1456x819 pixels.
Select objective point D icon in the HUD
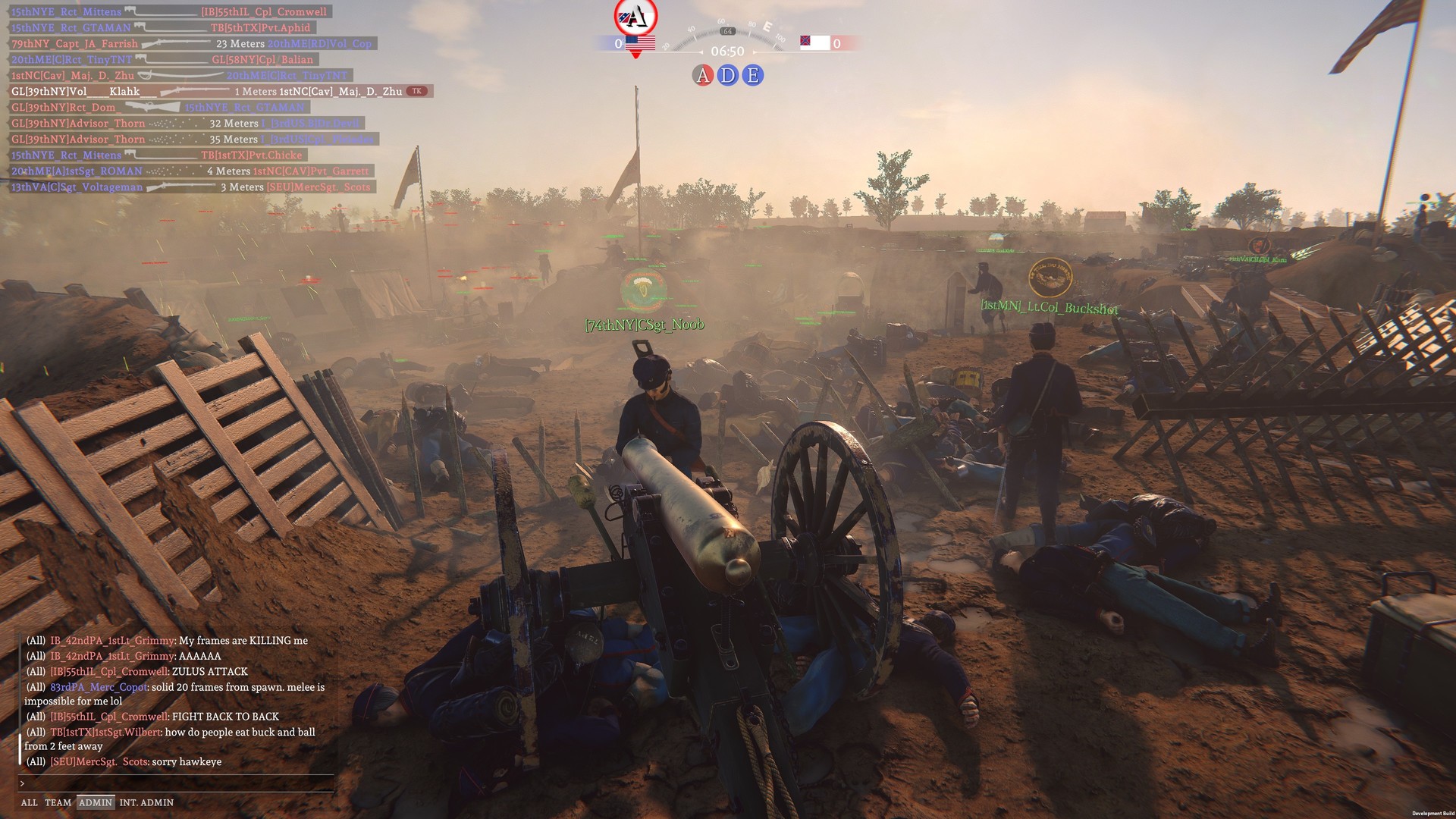click(726, 75)
